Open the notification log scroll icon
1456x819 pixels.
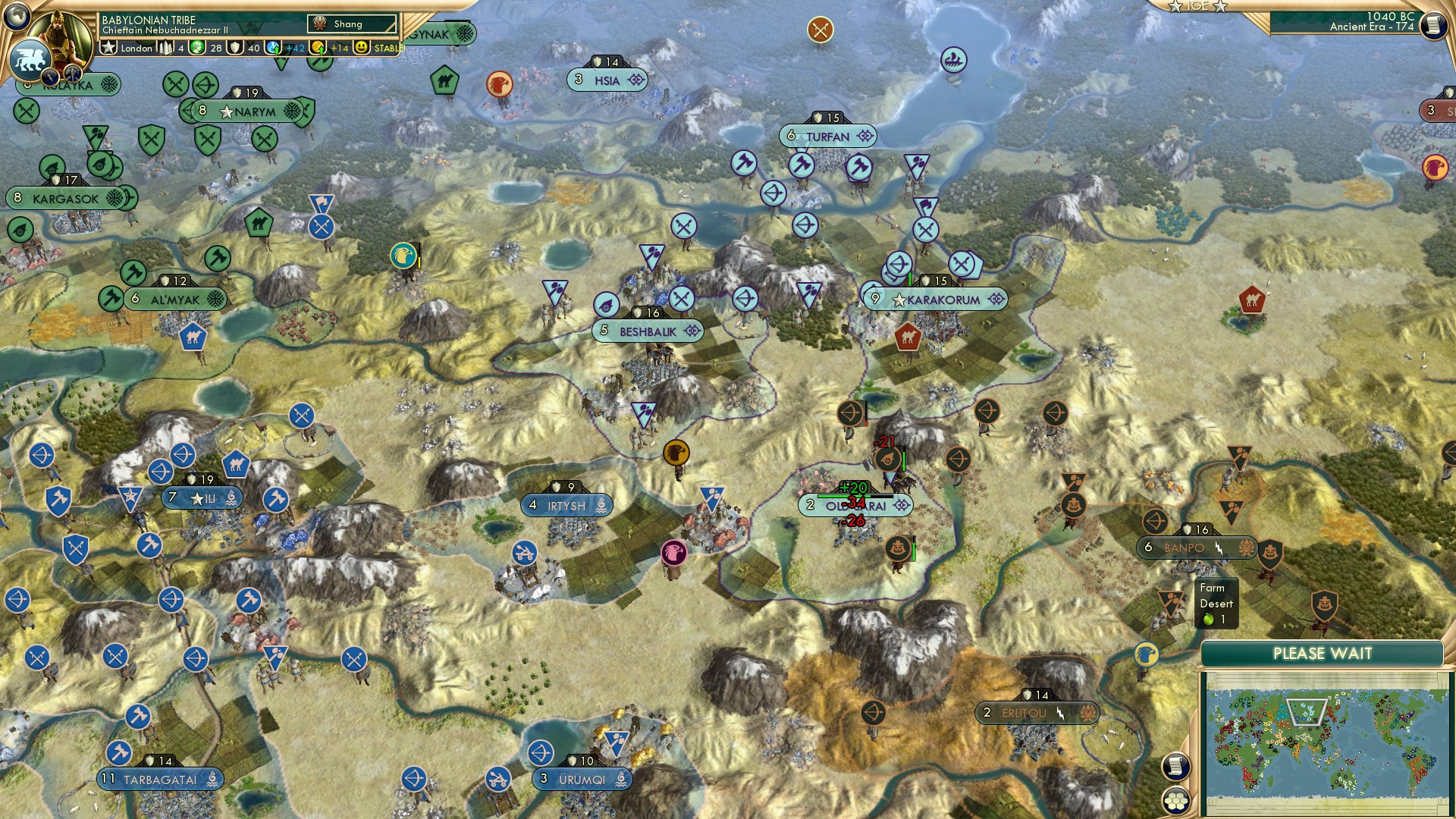coord(1176,766)
